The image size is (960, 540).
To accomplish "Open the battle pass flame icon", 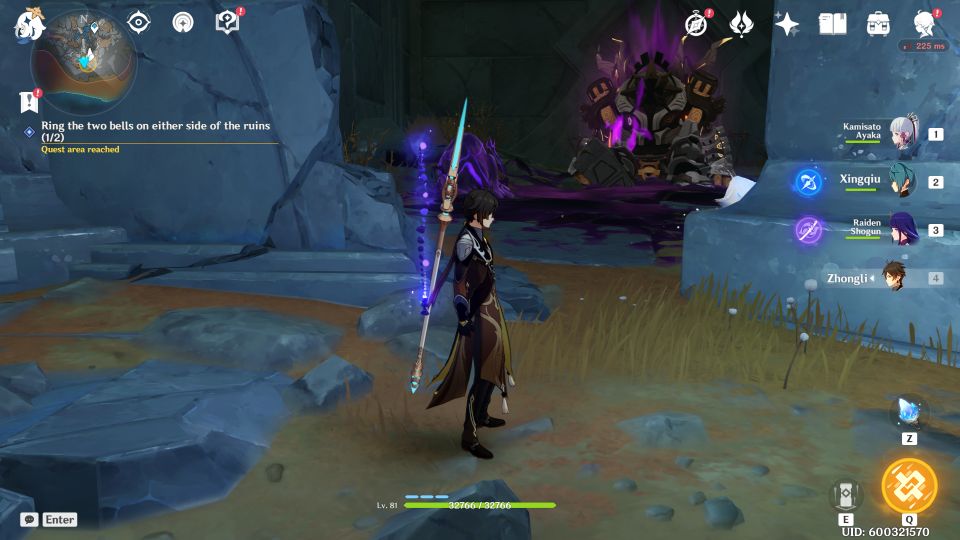I will [741, 24].
